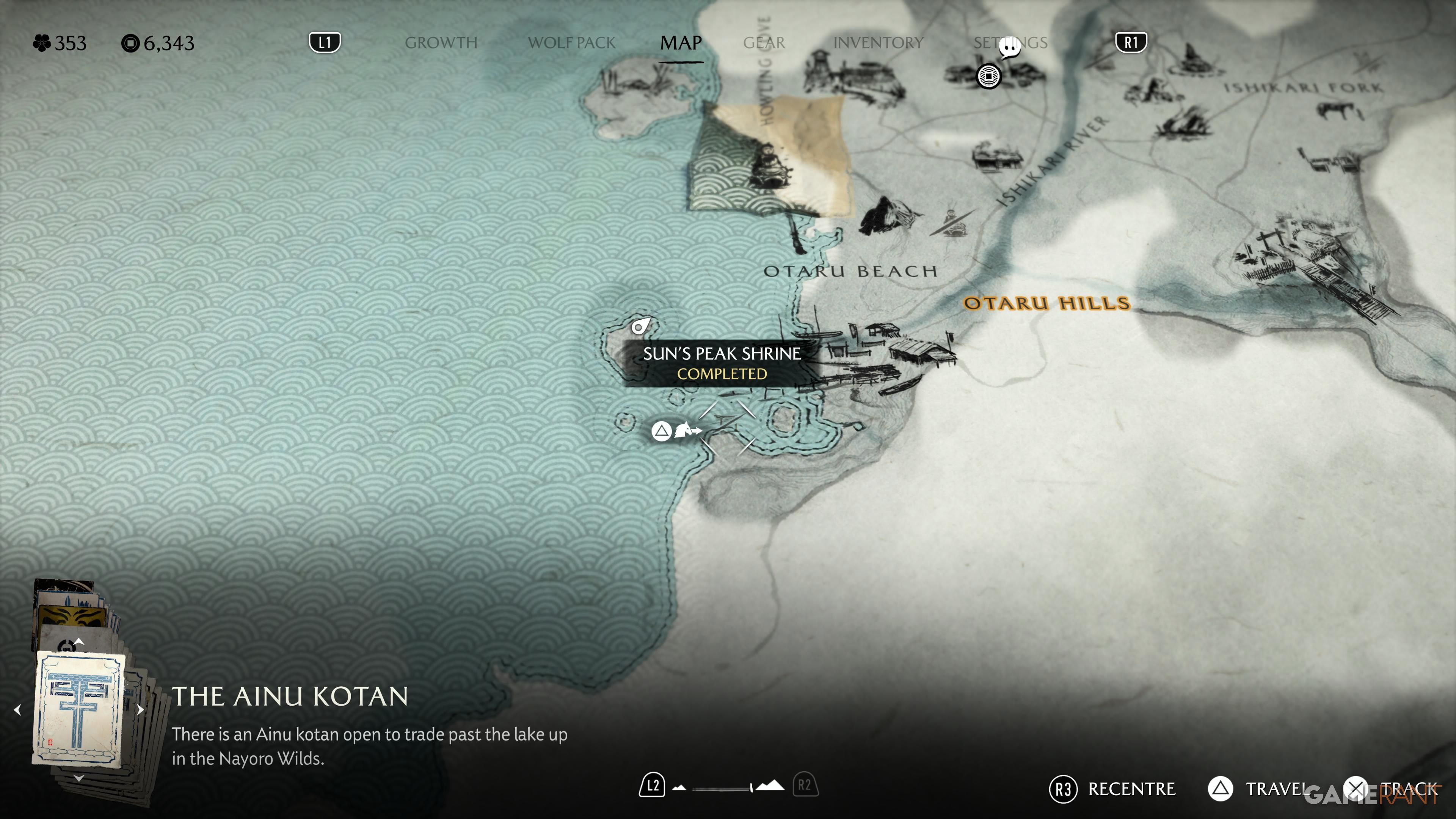1456x819 pixels.
Task: Cycle the card stack upward
Action: 79,641
